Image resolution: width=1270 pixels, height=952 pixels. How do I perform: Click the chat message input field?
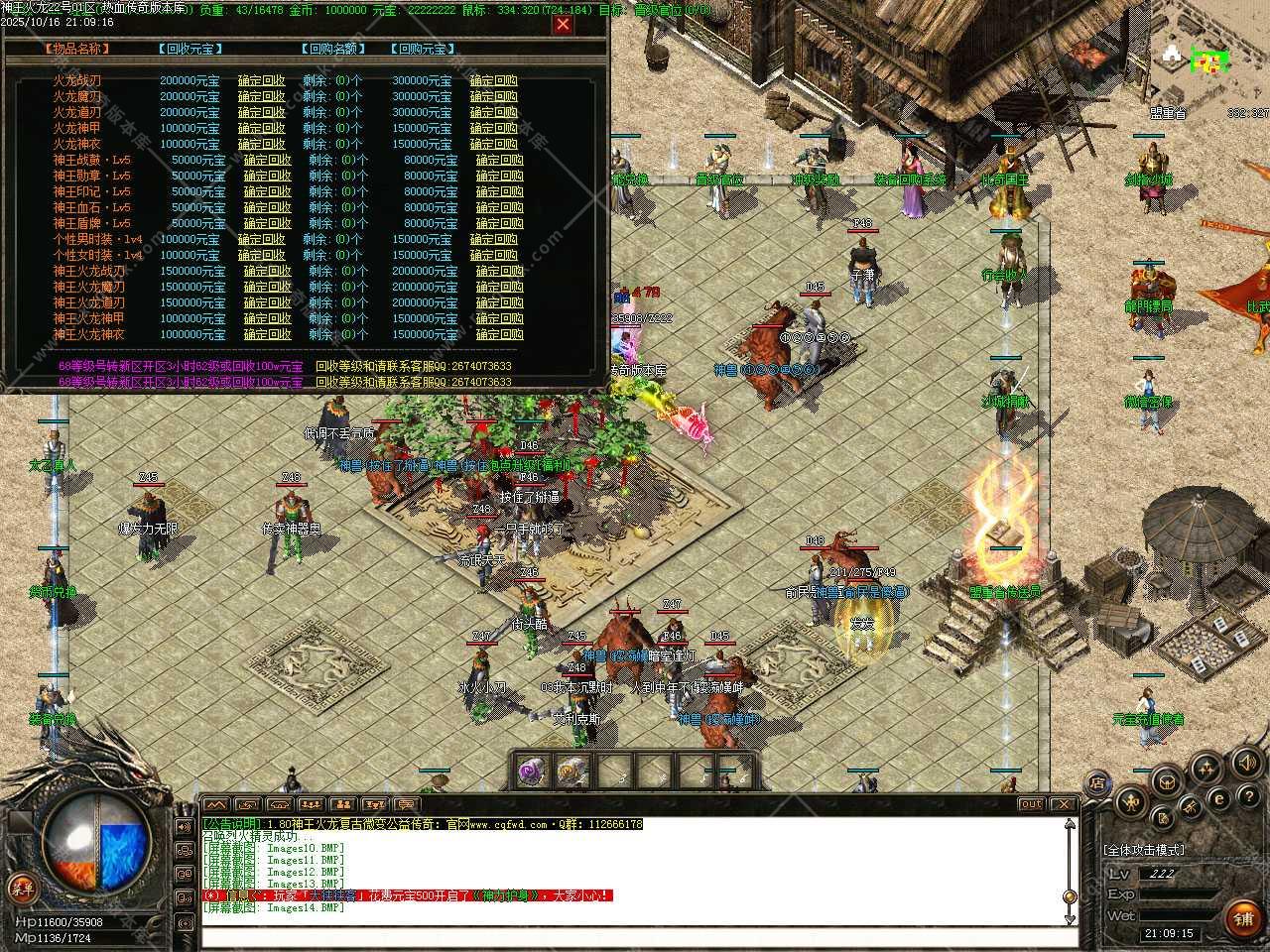(635, 936)
